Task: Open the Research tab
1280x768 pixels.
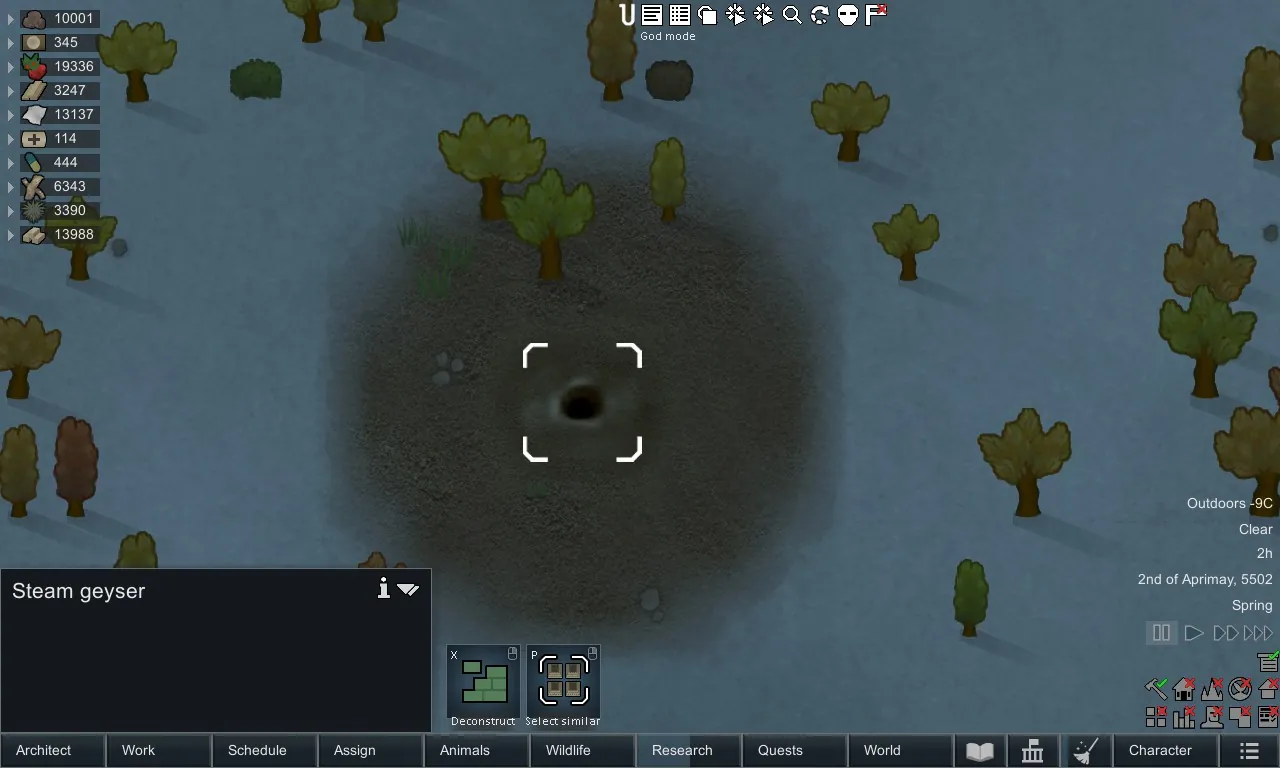Action: coord(688,750)
